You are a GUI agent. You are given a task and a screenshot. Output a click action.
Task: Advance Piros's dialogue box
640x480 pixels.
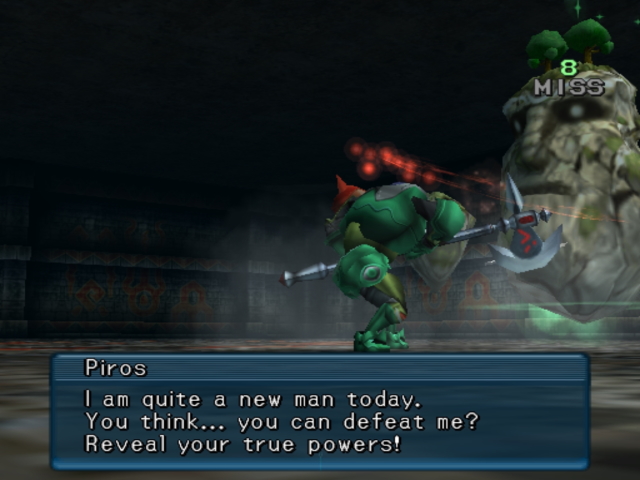click(x=320, y=411)
